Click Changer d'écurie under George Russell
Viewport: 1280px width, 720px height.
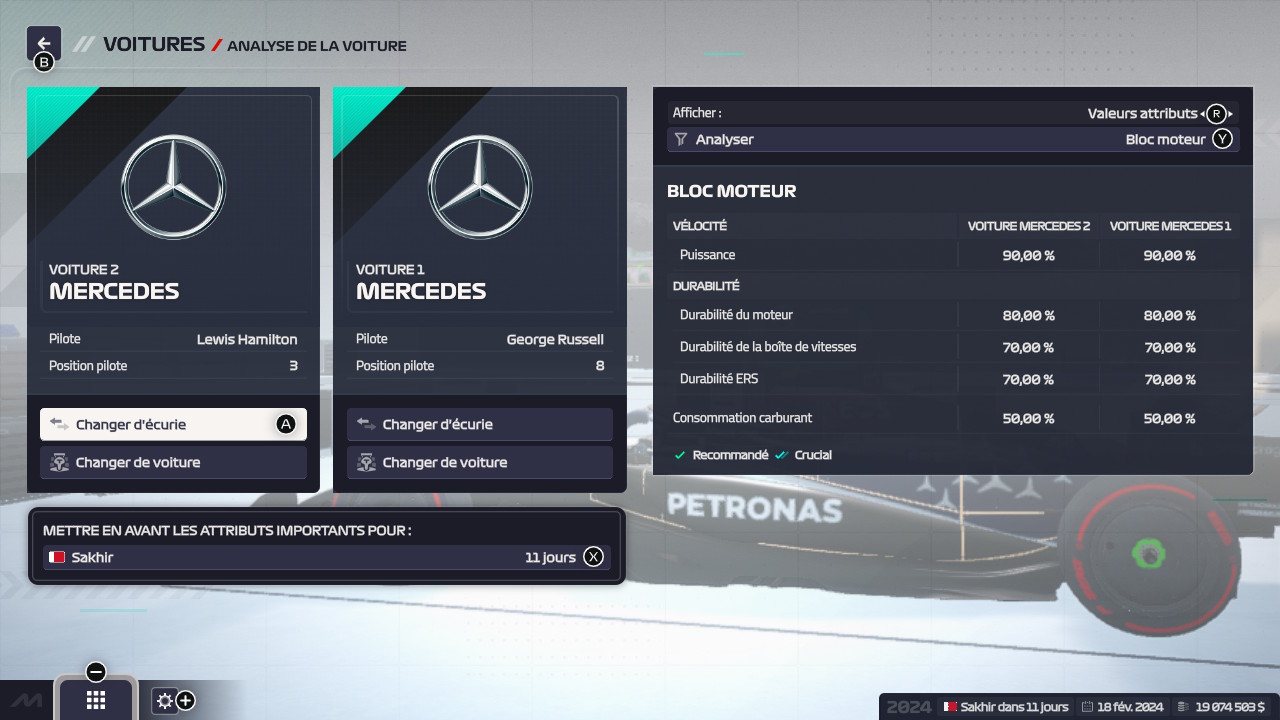(480, 424)
